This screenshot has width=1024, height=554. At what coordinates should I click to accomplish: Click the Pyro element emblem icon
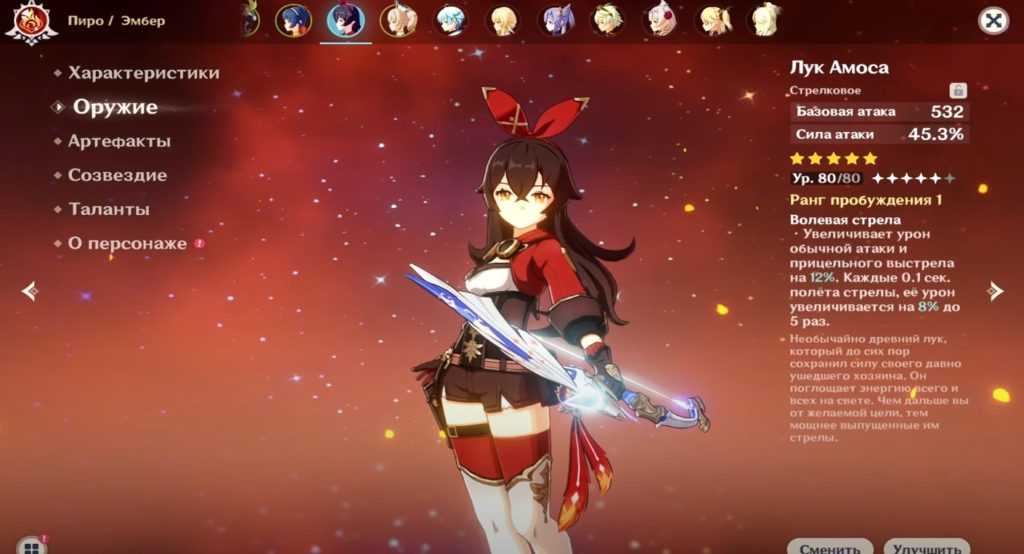[30, 22]
